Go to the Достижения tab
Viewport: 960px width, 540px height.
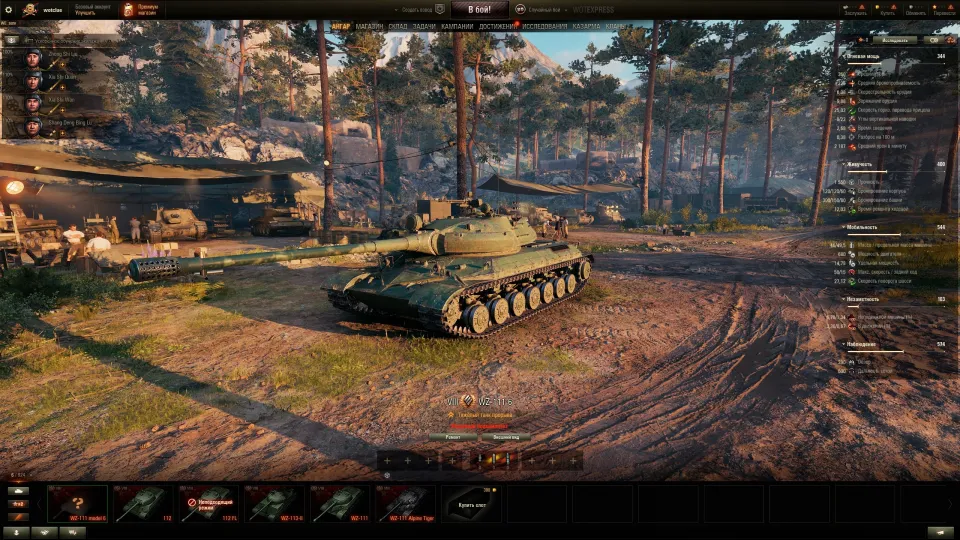pos(497,26)
